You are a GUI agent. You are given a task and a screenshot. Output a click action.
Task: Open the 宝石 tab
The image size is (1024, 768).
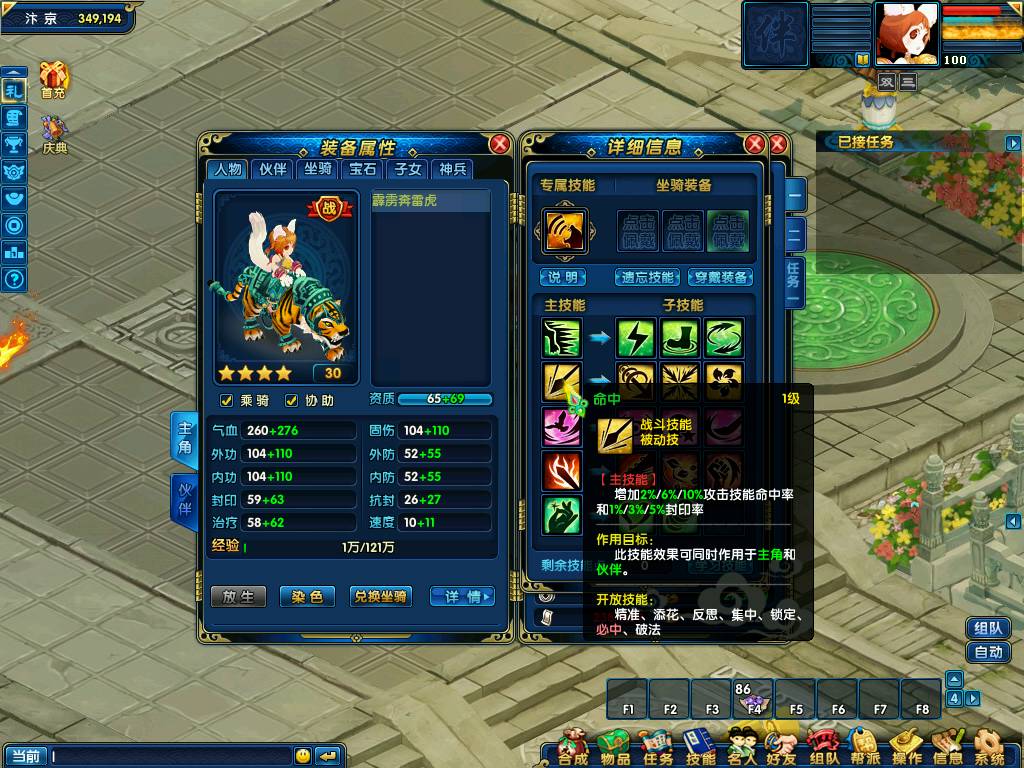361,169
